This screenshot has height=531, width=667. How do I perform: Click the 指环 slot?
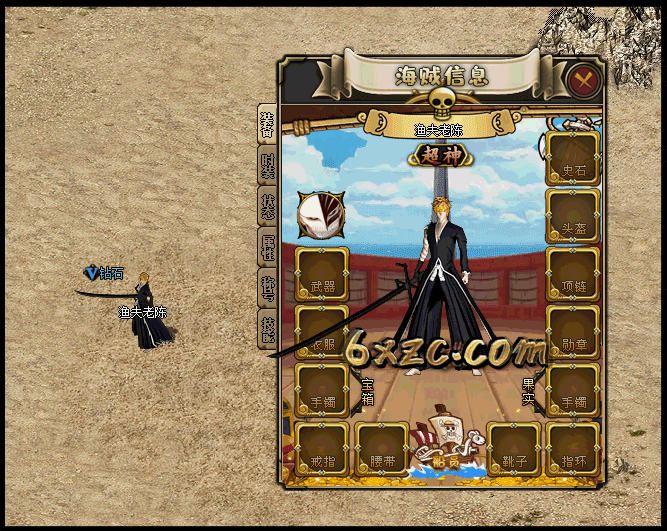573,449
